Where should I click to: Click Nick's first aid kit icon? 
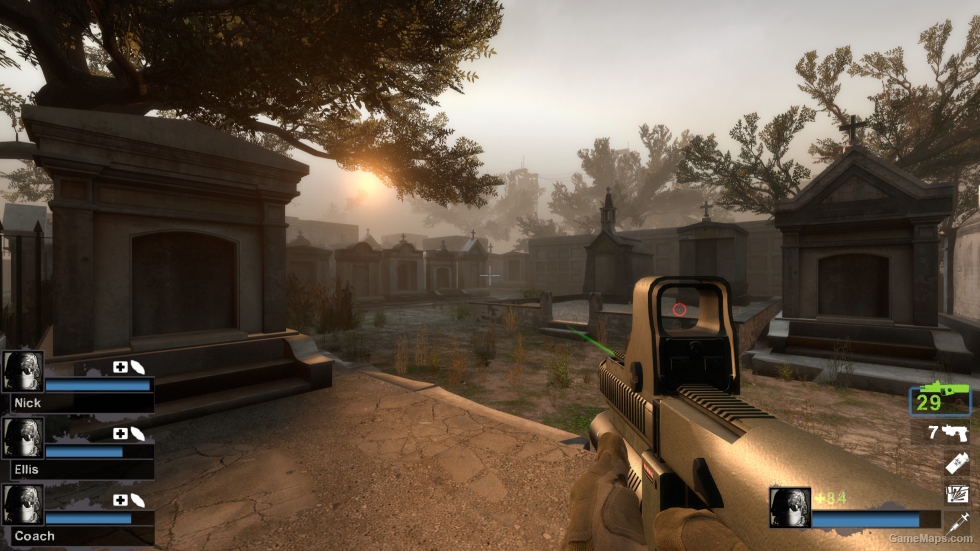coord(120,367)
